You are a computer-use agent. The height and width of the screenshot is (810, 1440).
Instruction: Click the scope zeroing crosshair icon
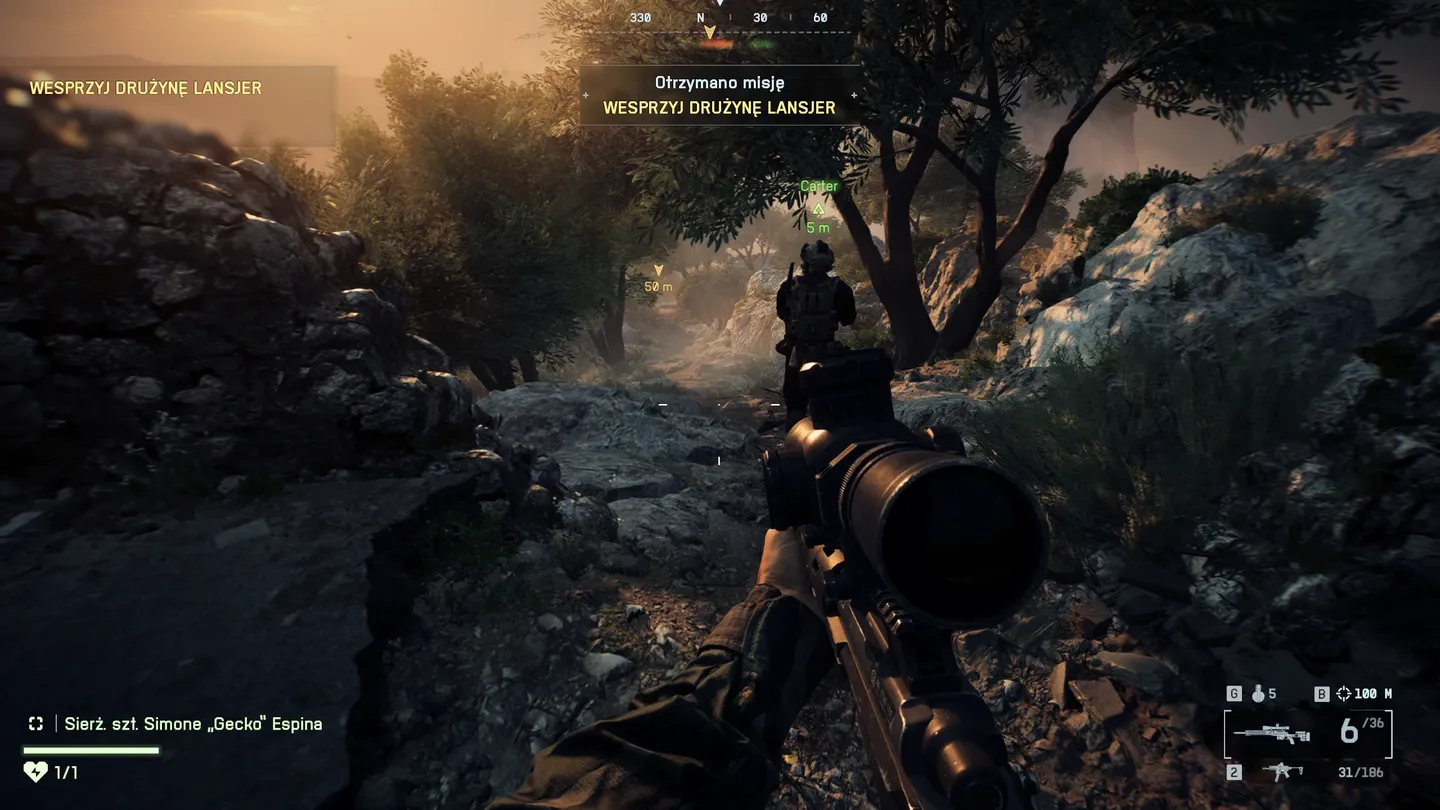point(1343,693)
